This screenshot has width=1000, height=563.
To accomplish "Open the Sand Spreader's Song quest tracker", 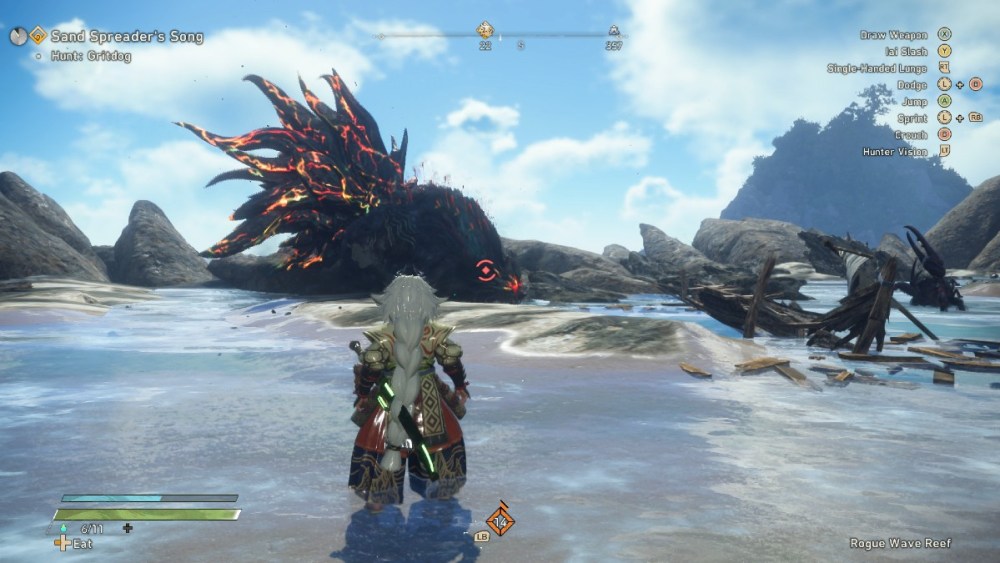I will (x=127, y=37).
